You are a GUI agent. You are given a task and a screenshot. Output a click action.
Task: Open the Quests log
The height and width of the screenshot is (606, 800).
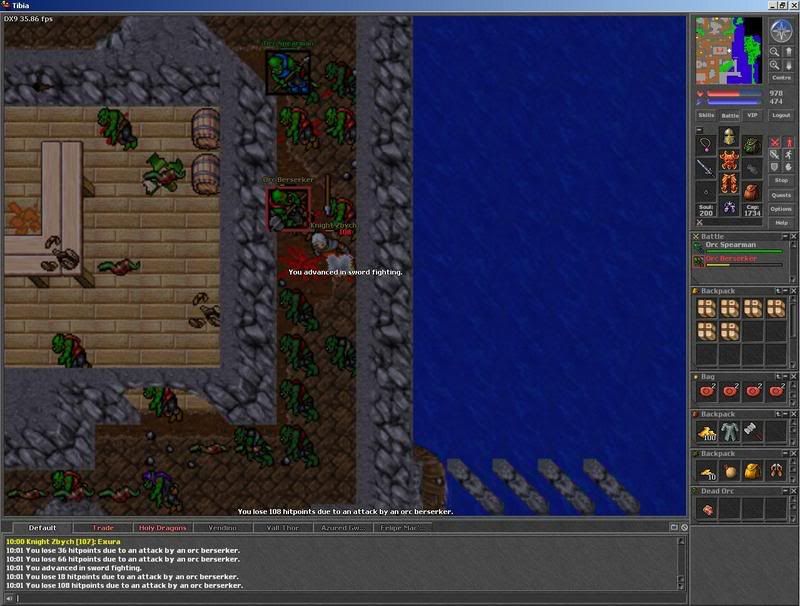(x=781, y=195)
